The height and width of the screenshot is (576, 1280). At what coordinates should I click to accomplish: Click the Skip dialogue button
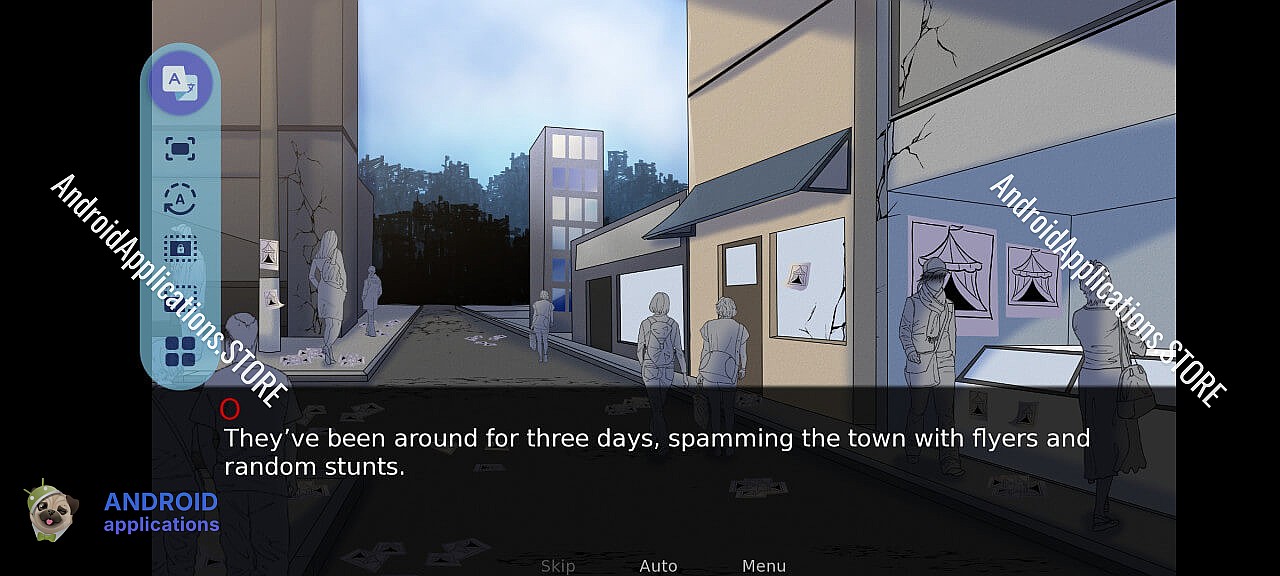(557, 566)
